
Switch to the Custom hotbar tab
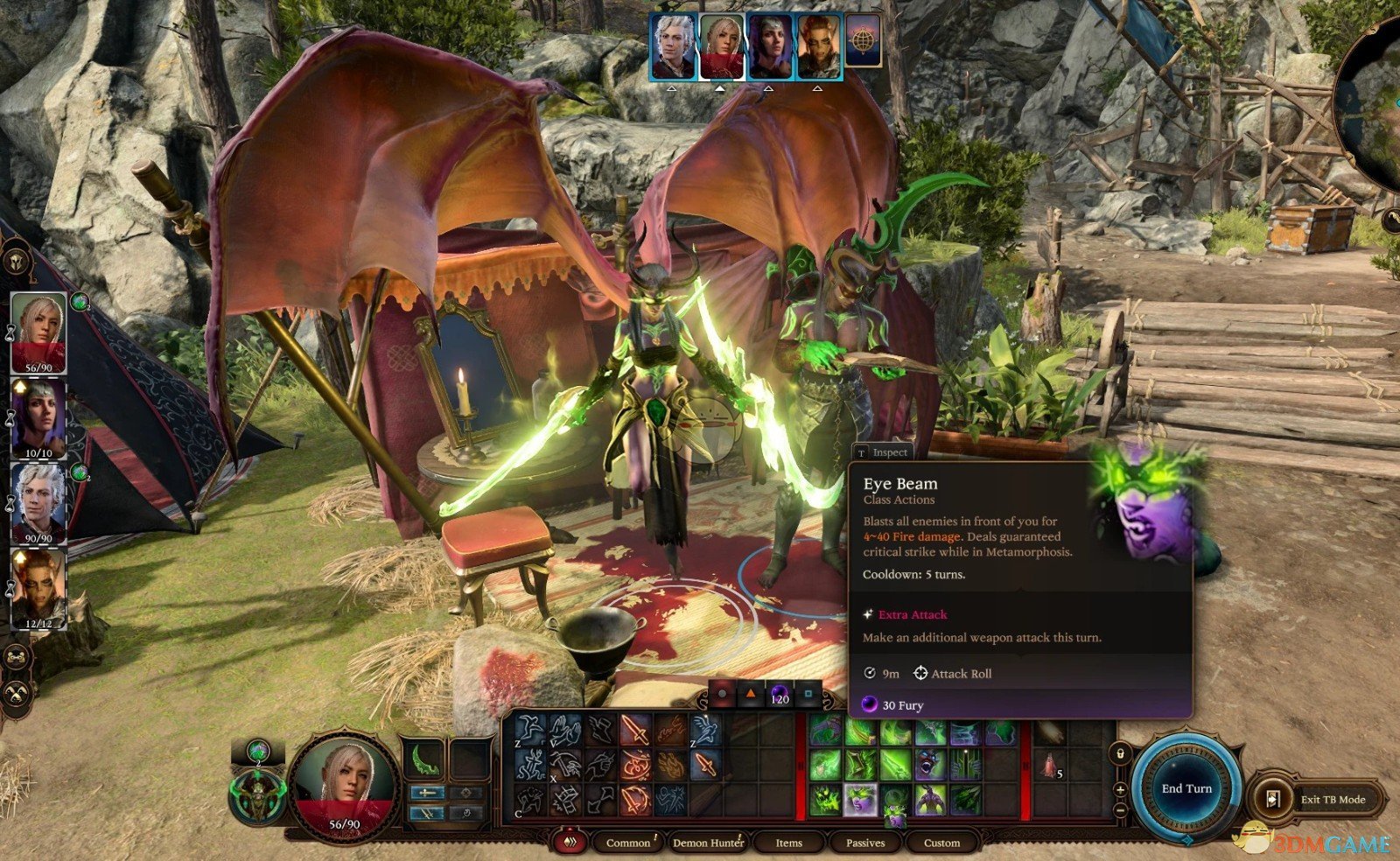tap(941, 843)
